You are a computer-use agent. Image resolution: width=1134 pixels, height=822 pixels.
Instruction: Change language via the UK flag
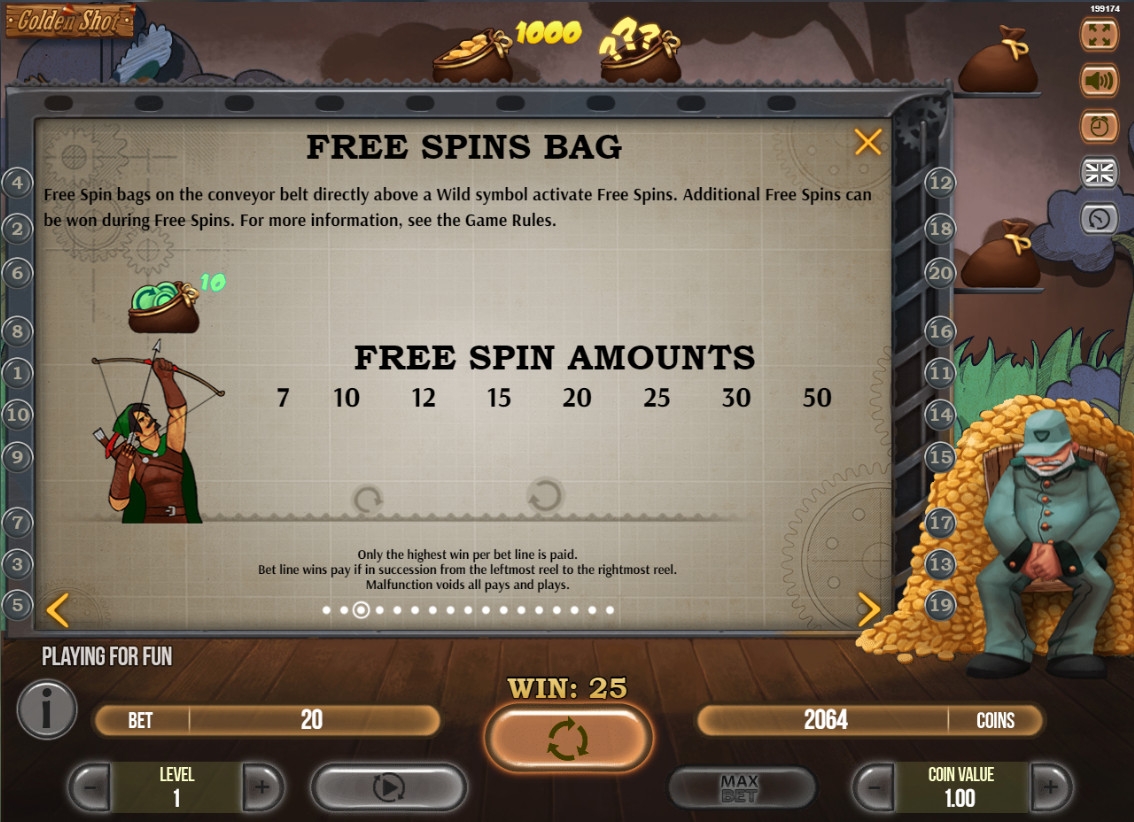(1099, 172)
